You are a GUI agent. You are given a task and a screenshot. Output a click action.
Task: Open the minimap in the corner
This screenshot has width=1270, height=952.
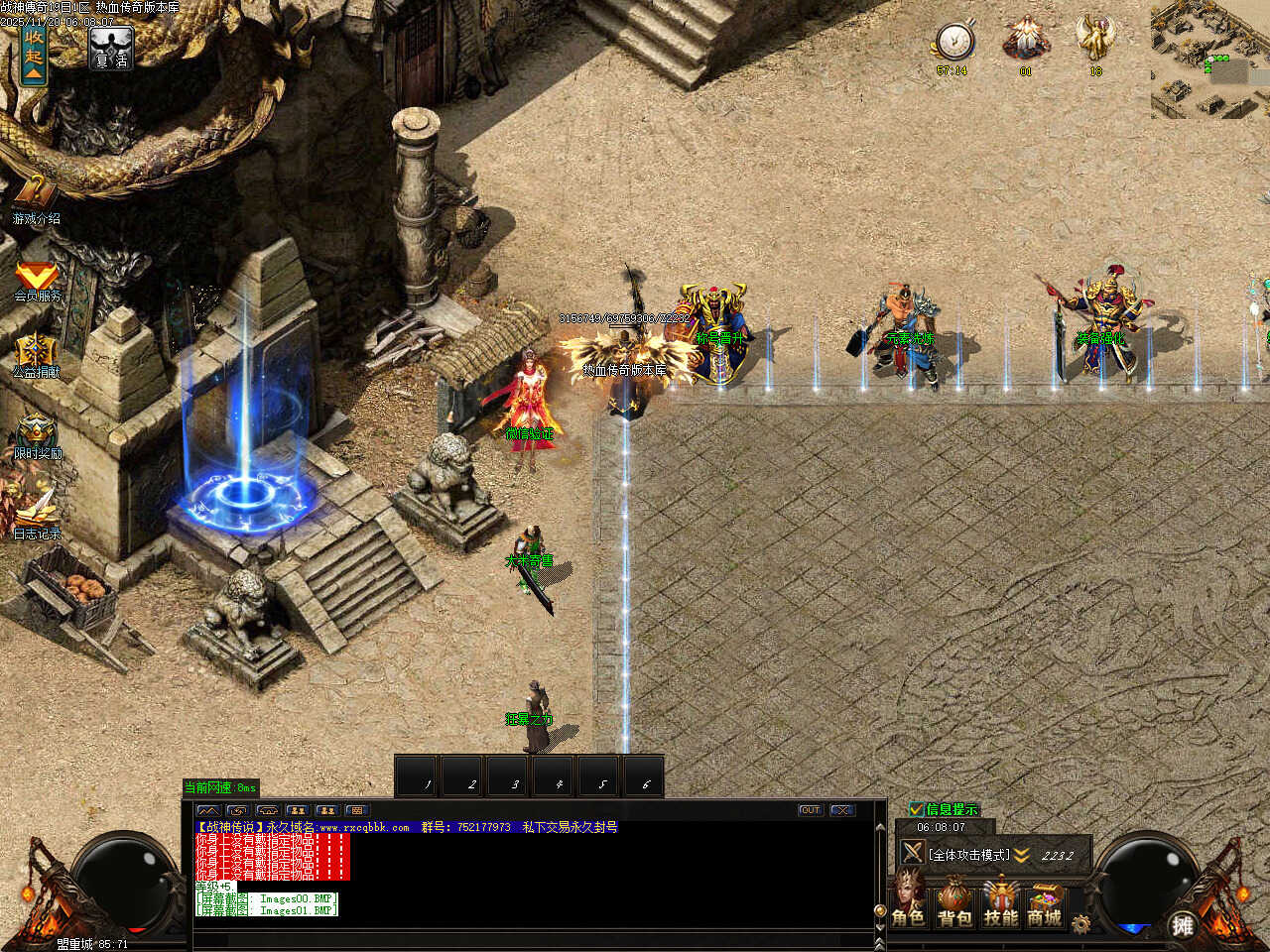(1210, 59)
